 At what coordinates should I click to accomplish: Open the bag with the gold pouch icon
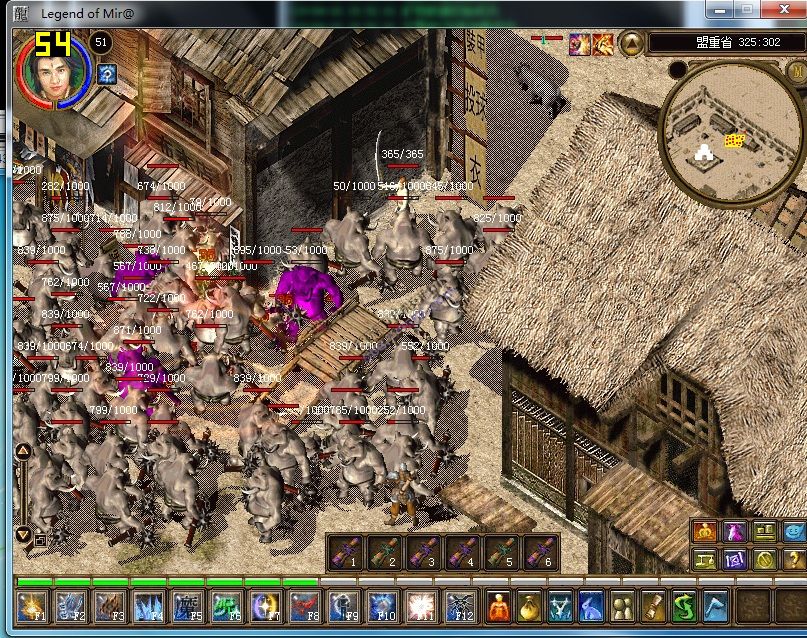[530, 606]
